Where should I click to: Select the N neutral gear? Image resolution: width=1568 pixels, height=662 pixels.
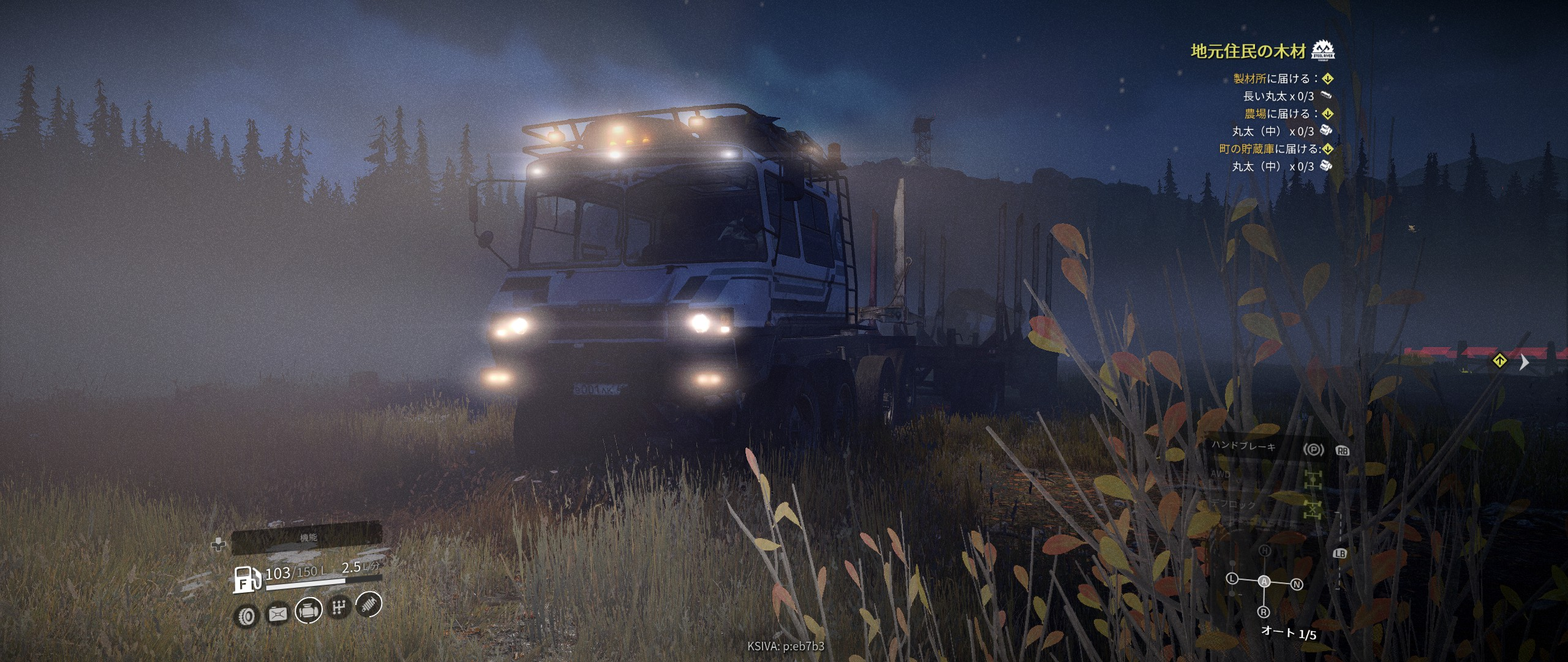pos(1296,584)
